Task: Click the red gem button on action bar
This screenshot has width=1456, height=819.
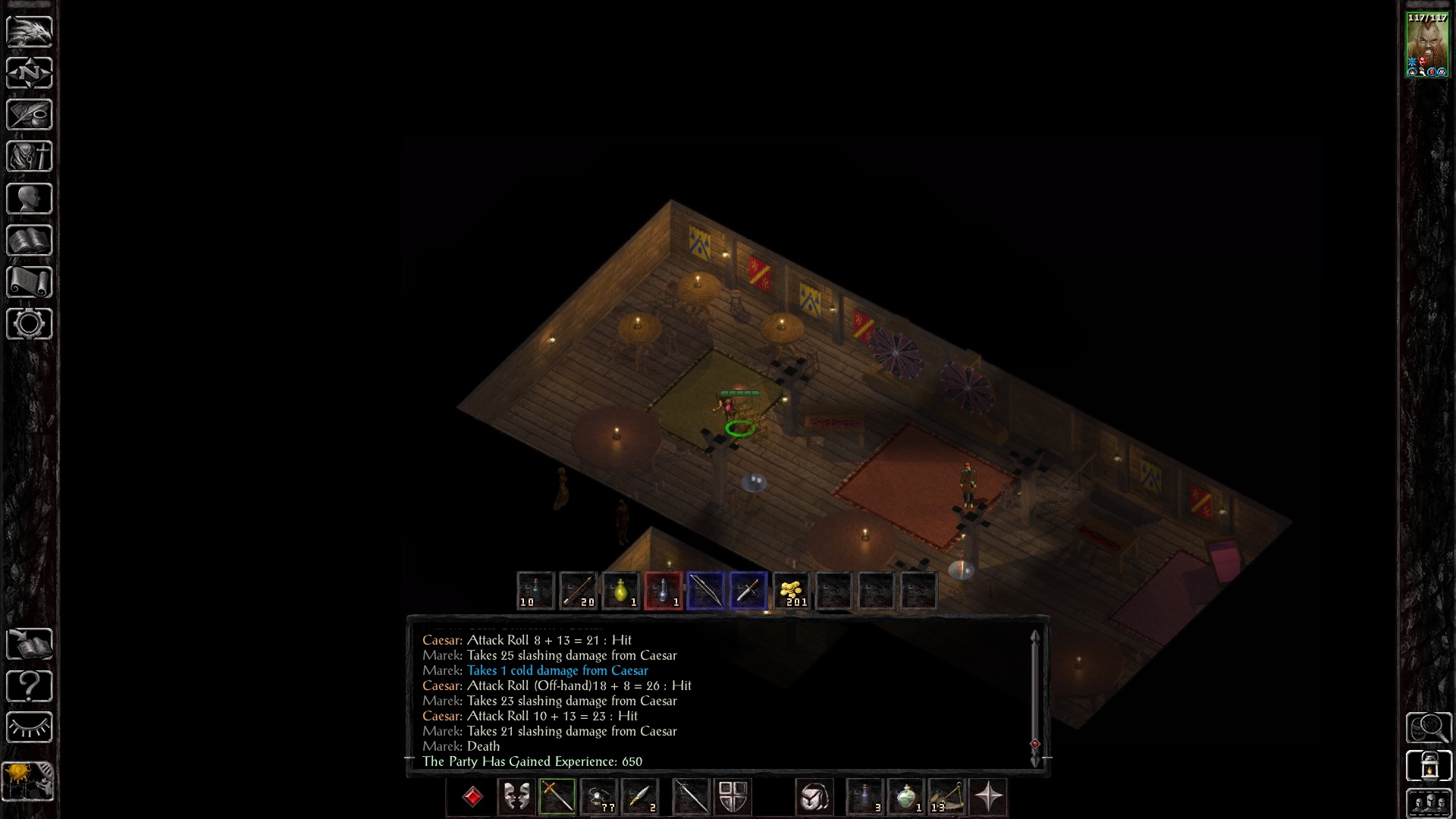Action: pos(472,797)
